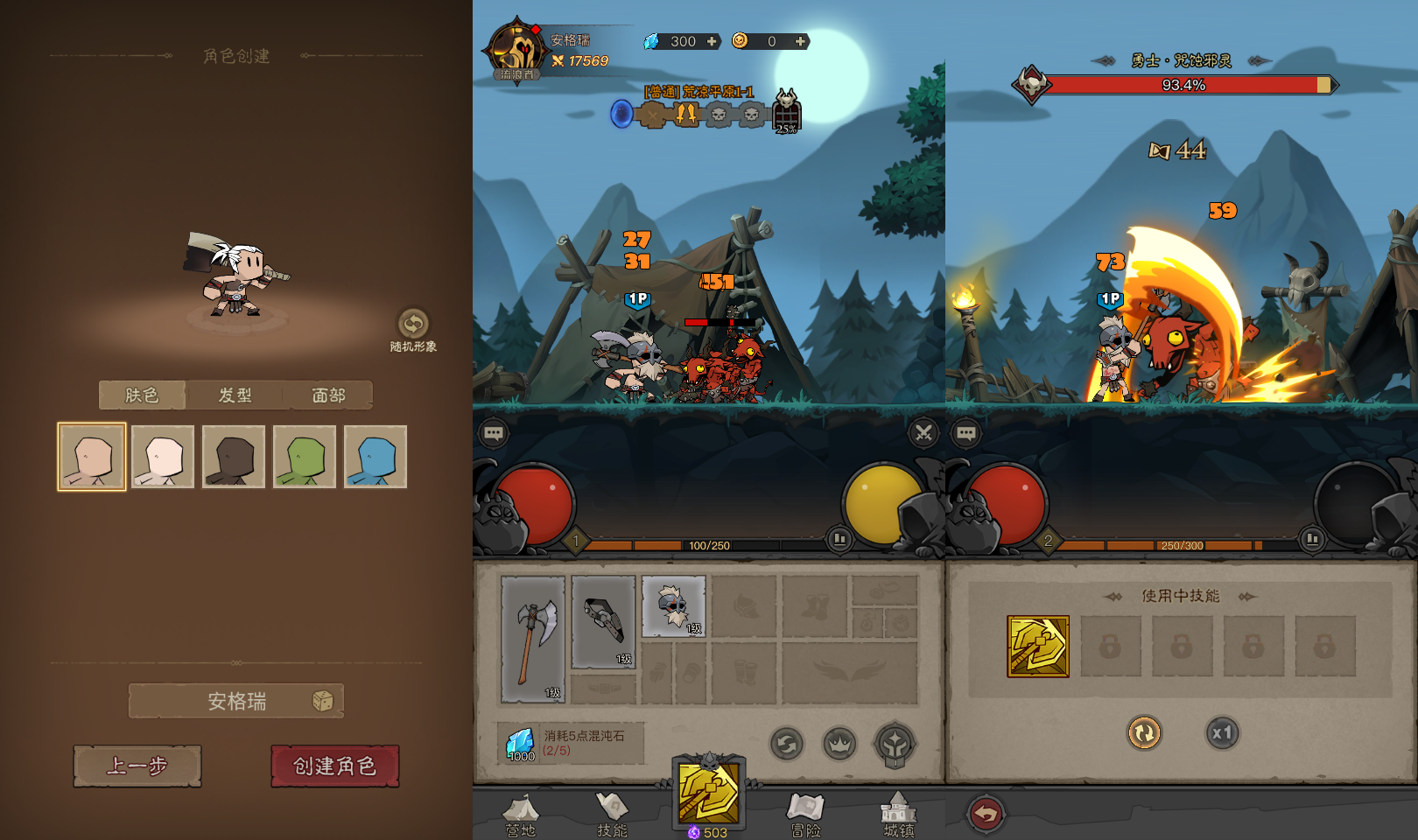
Task: Open the 发型 hairstyle tab
Action: pos(235,395)
